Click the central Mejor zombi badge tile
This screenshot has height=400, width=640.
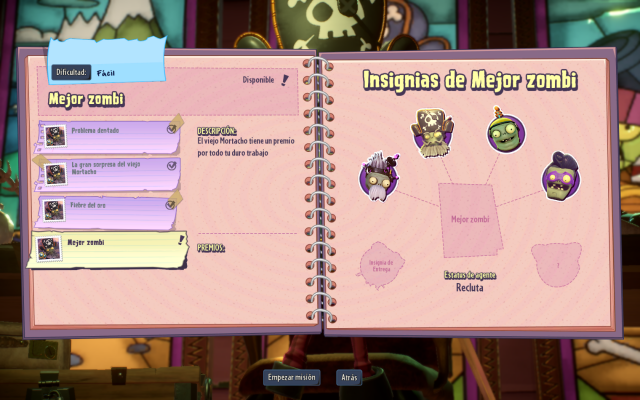pos(470,218)
